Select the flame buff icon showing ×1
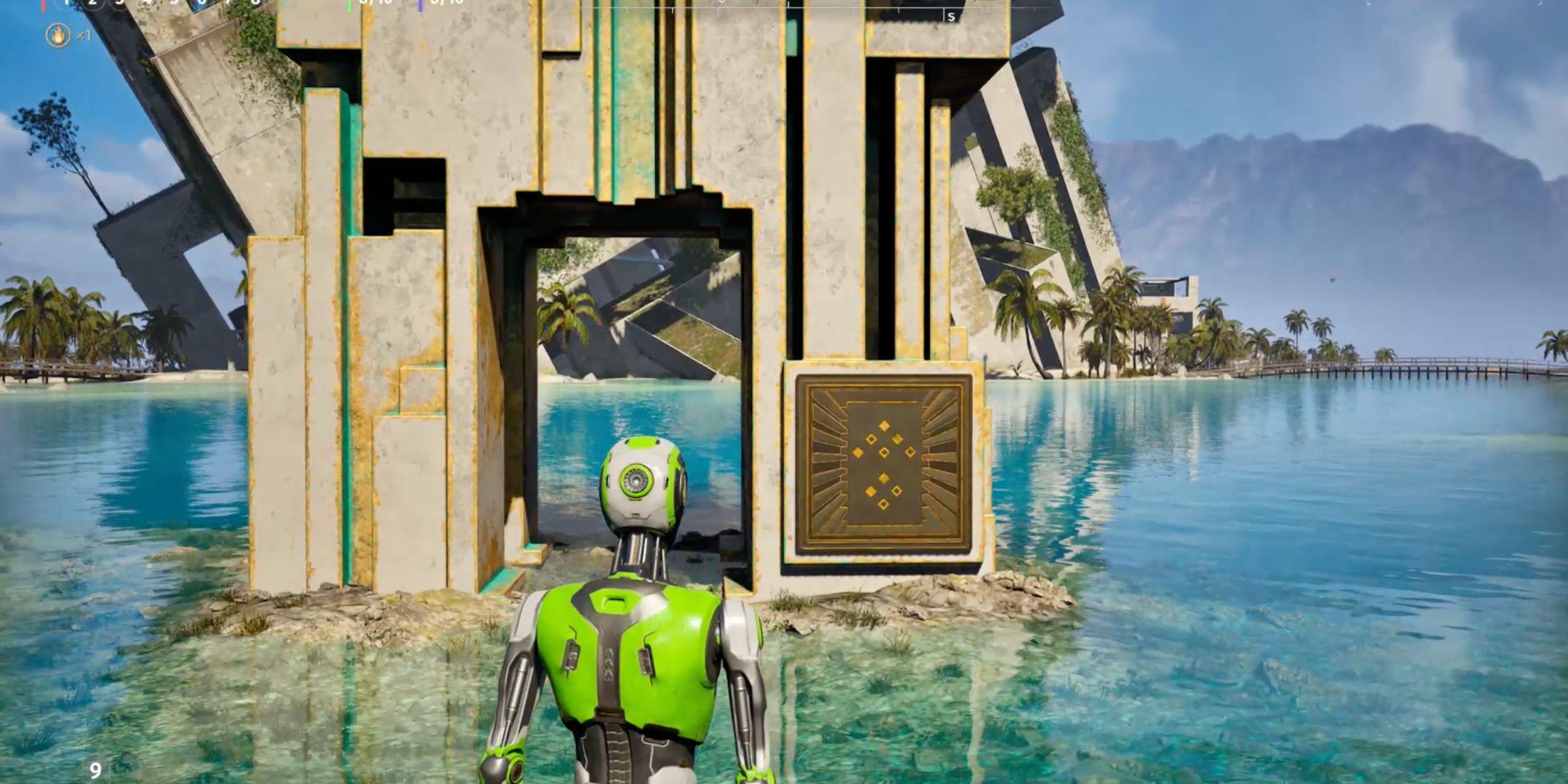1568x784 pixels. [57, 33]
